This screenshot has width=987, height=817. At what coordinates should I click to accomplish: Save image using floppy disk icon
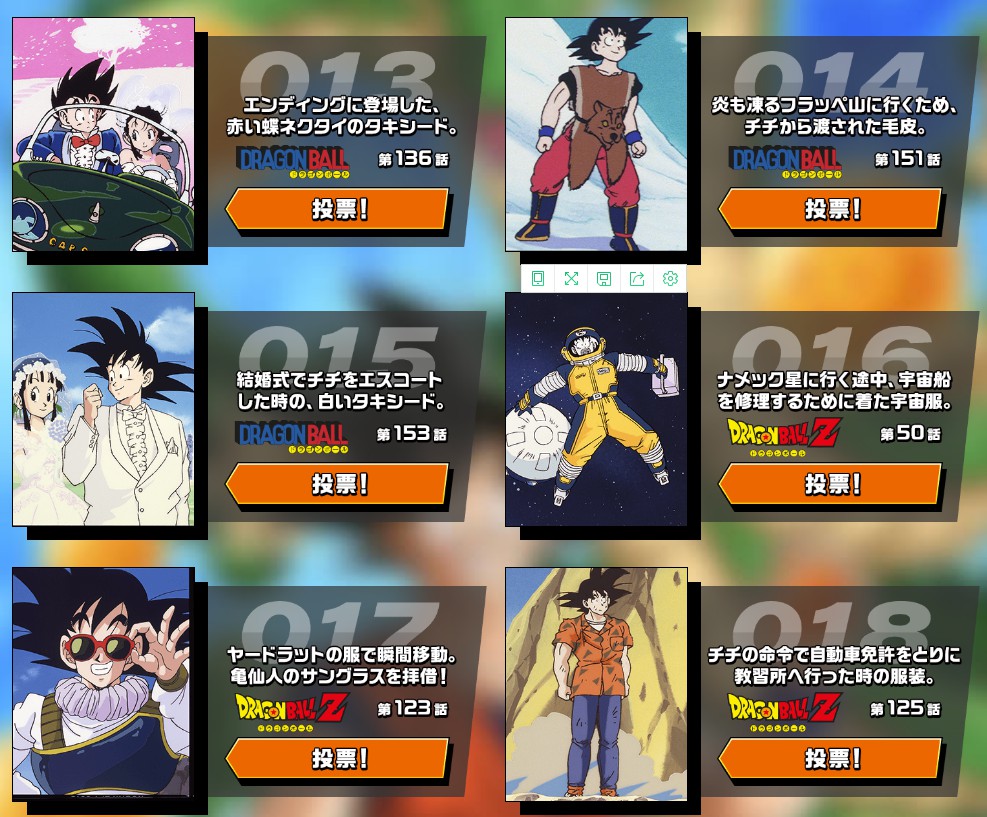604,278
